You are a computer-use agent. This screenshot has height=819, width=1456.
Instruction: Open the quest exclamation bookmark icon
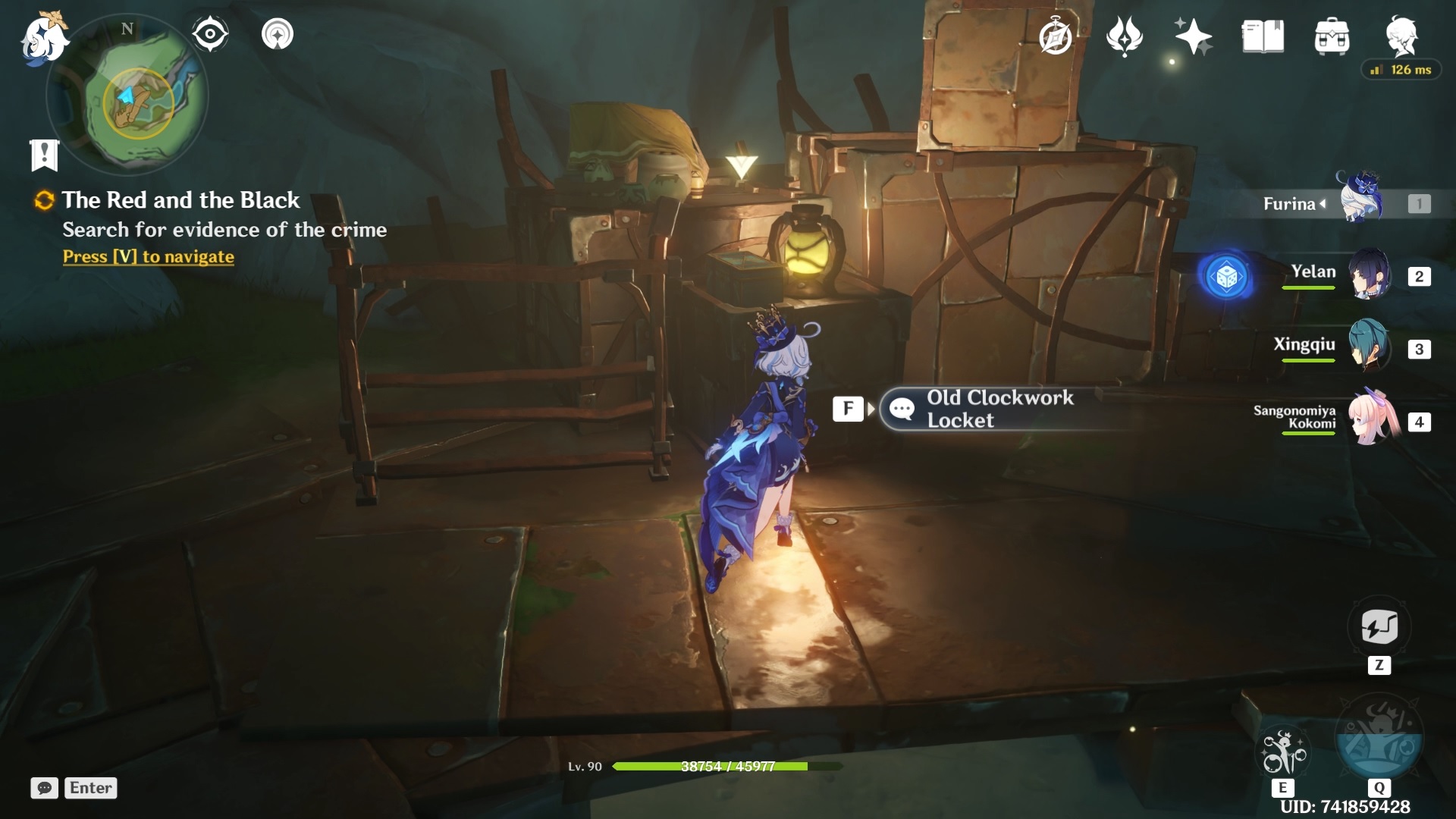tap(44, 155)
